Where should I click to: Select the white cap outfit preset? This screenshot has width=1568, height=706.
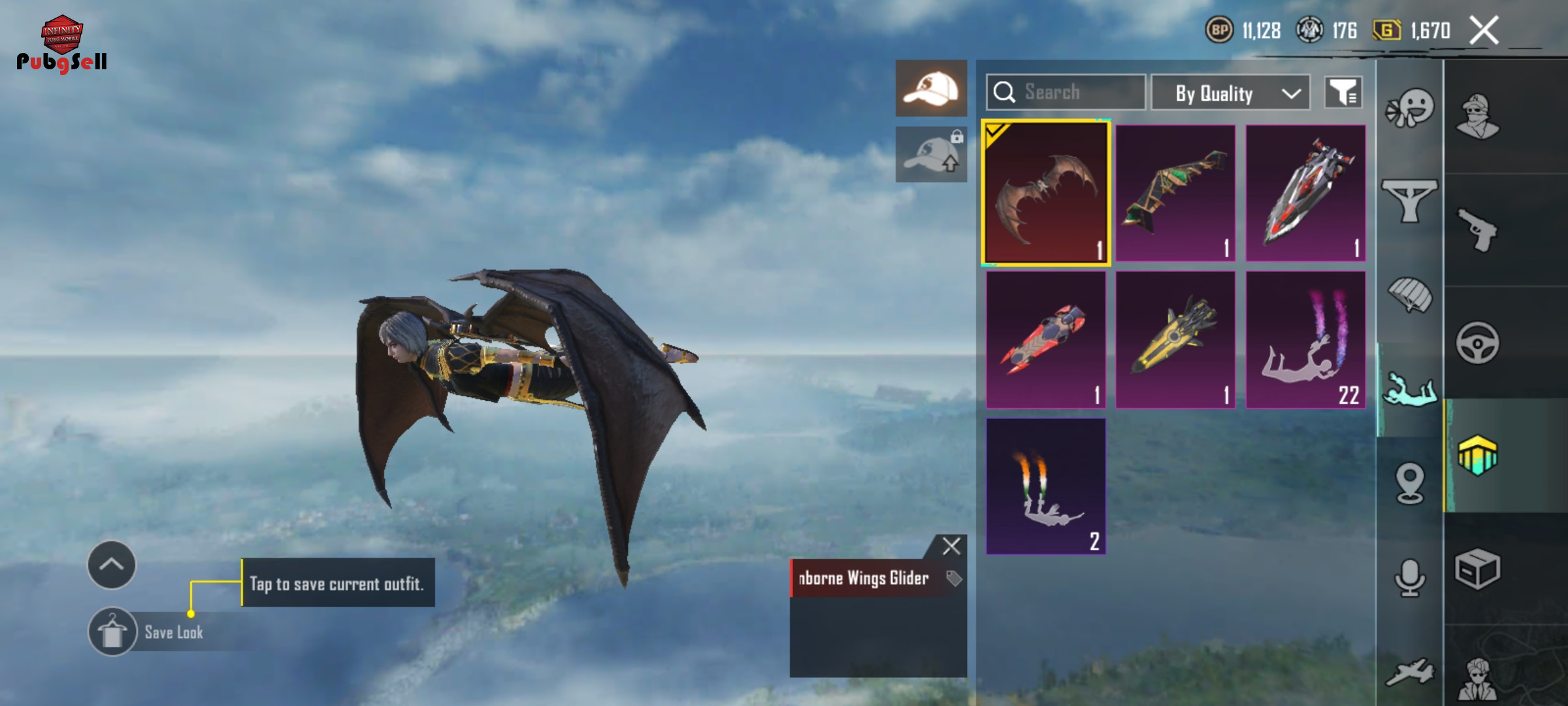coord(931,88)
